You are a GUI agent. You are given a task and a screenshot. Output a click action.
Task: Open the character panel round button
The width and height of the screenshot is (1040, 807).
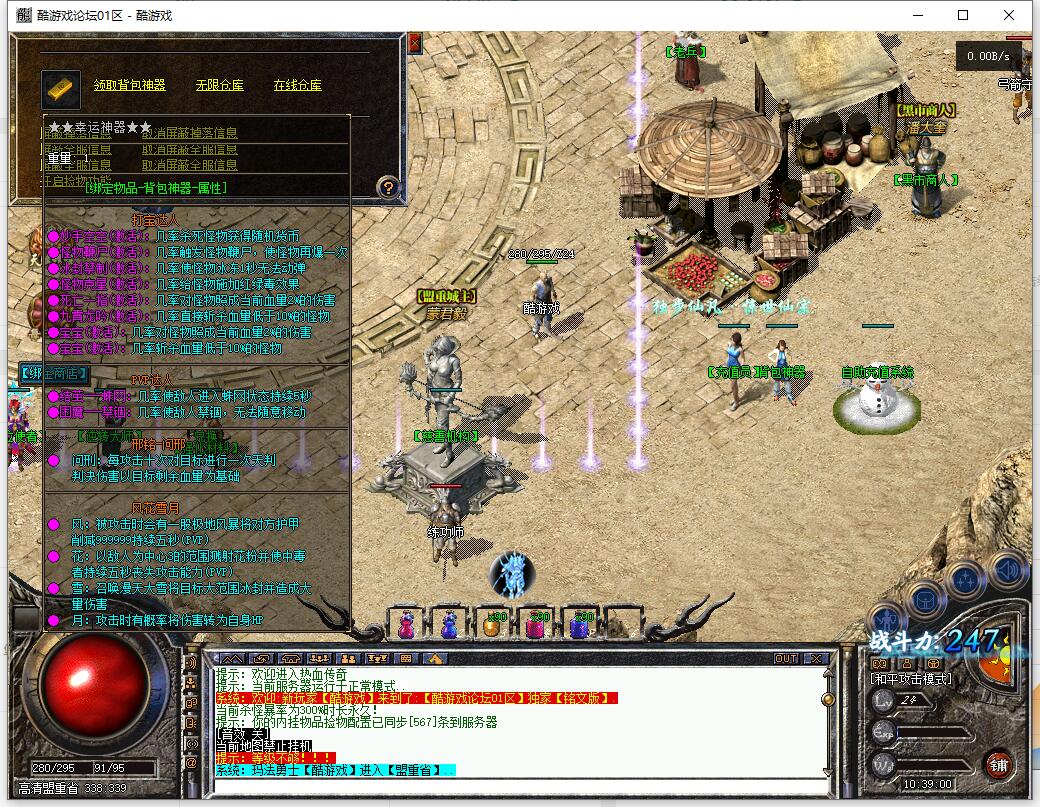pyautogui.click(x=885, y=620)
